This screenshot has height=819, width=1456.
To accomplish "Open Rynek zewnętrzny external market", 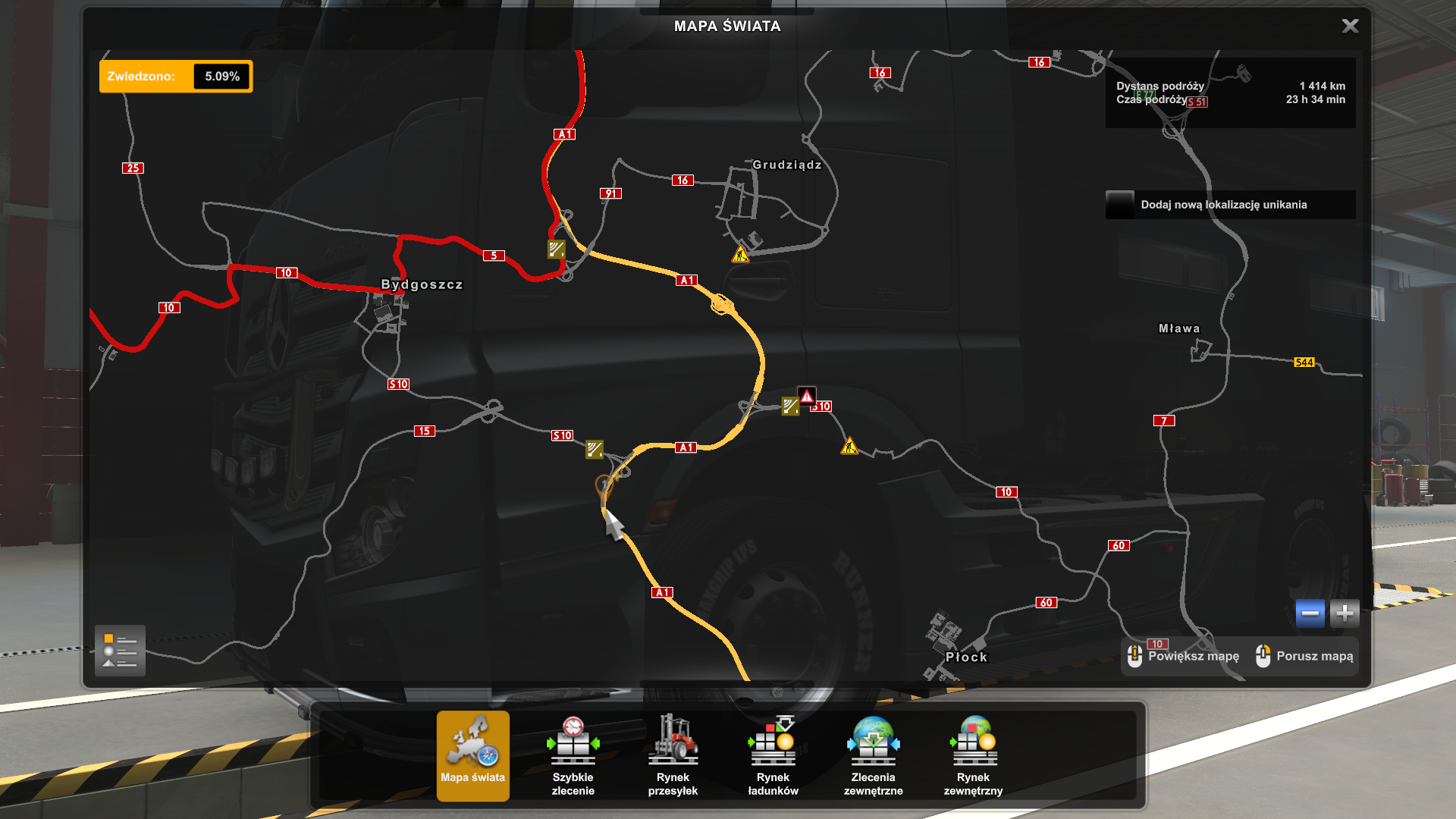I will 973,755.
